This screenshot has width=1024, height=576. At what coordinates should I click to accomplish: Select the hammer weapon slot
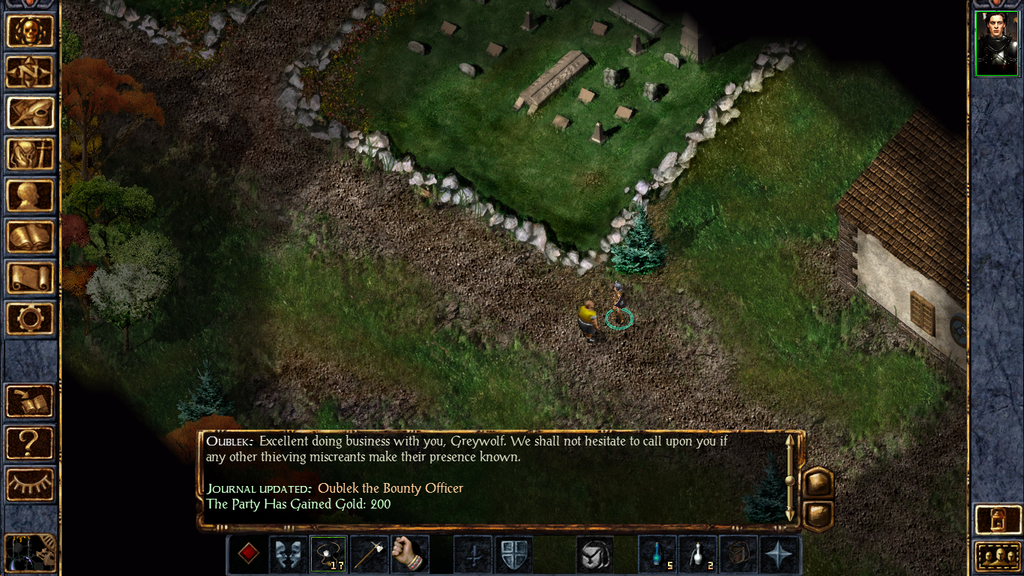click(369, 554)
